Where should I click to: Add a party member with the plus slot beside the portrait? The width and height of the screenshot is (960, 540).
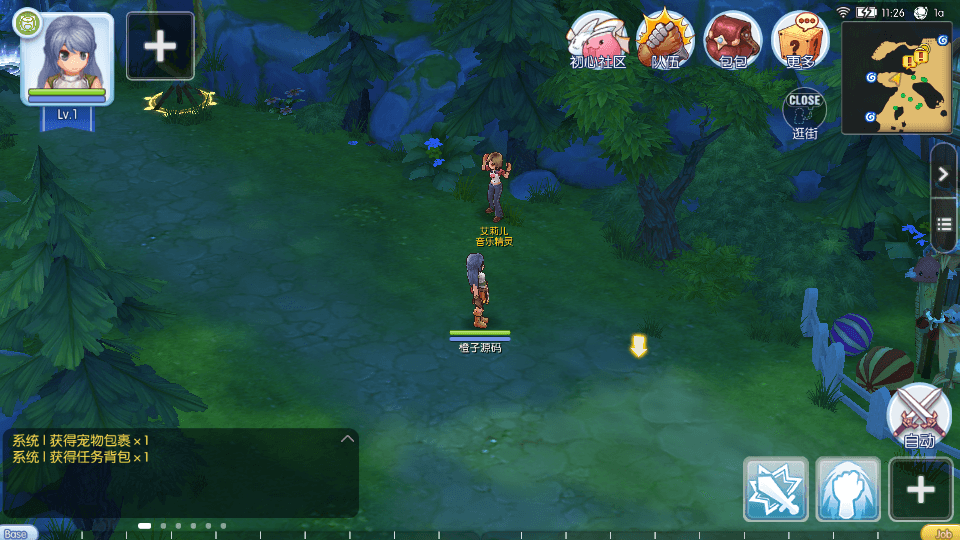[x=160, y=46]
